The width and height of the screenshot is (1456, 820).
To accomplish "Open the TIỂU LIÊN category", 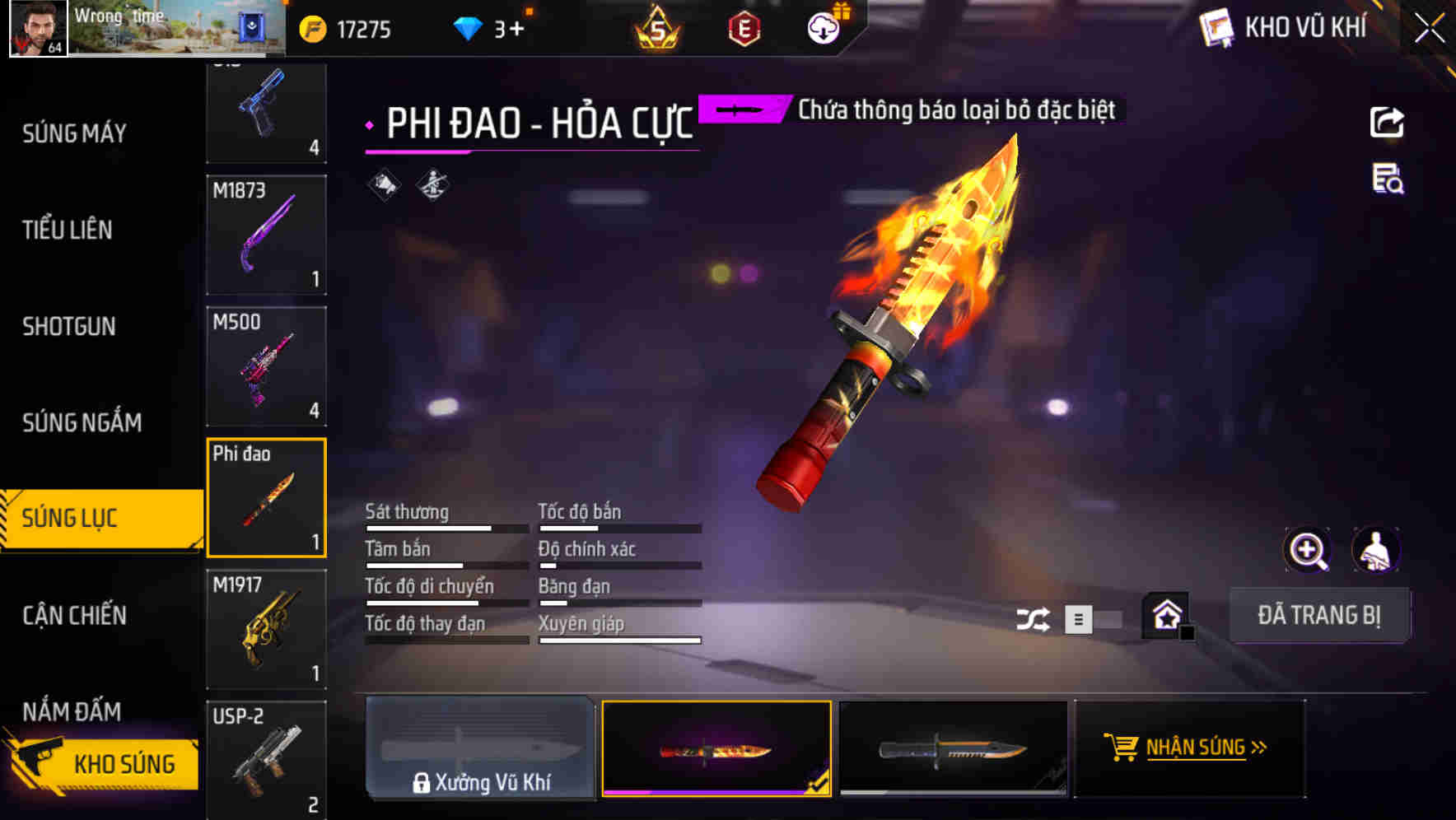I will click(68, 231).
